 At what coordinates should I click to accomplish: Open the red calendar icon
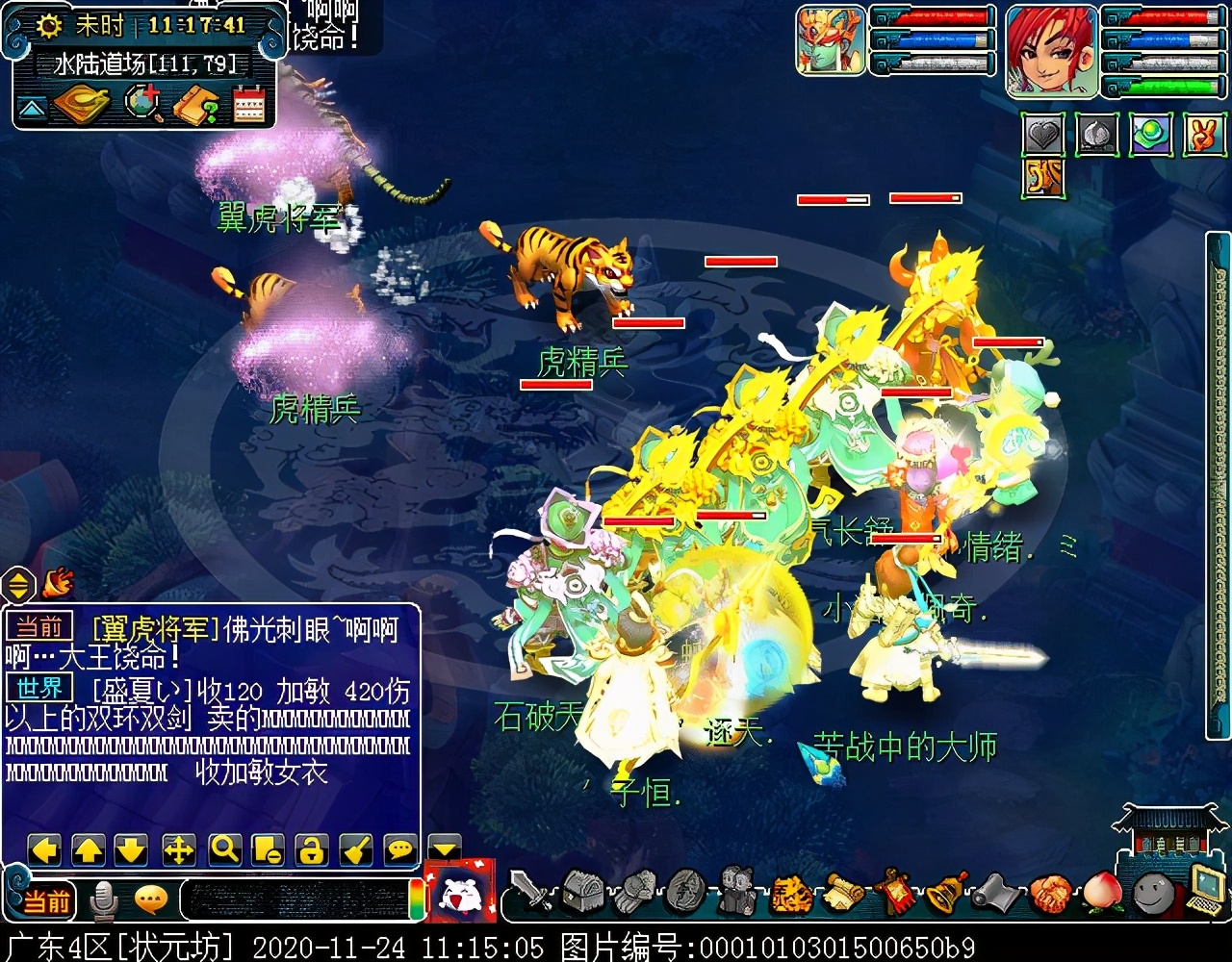click(x=248, y=104)
